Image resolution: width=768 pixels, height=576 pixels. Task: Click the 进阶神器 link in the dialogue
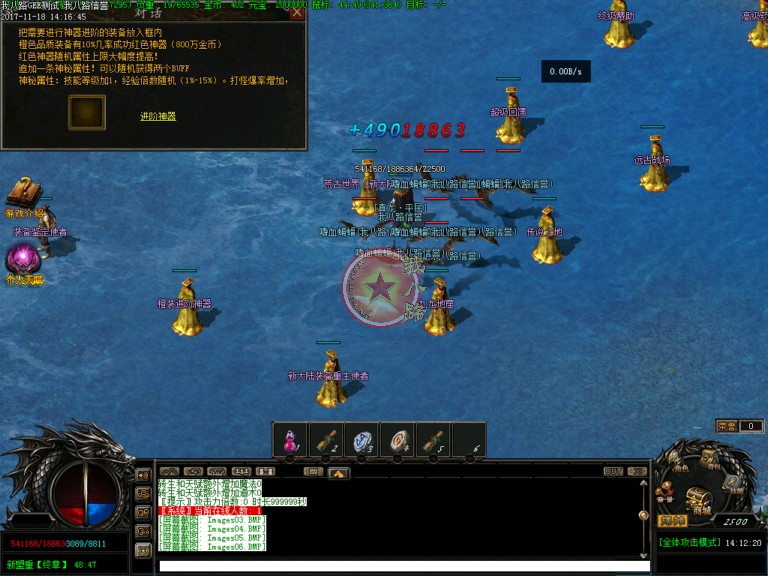pyautogui.click(x=158, y=117)
